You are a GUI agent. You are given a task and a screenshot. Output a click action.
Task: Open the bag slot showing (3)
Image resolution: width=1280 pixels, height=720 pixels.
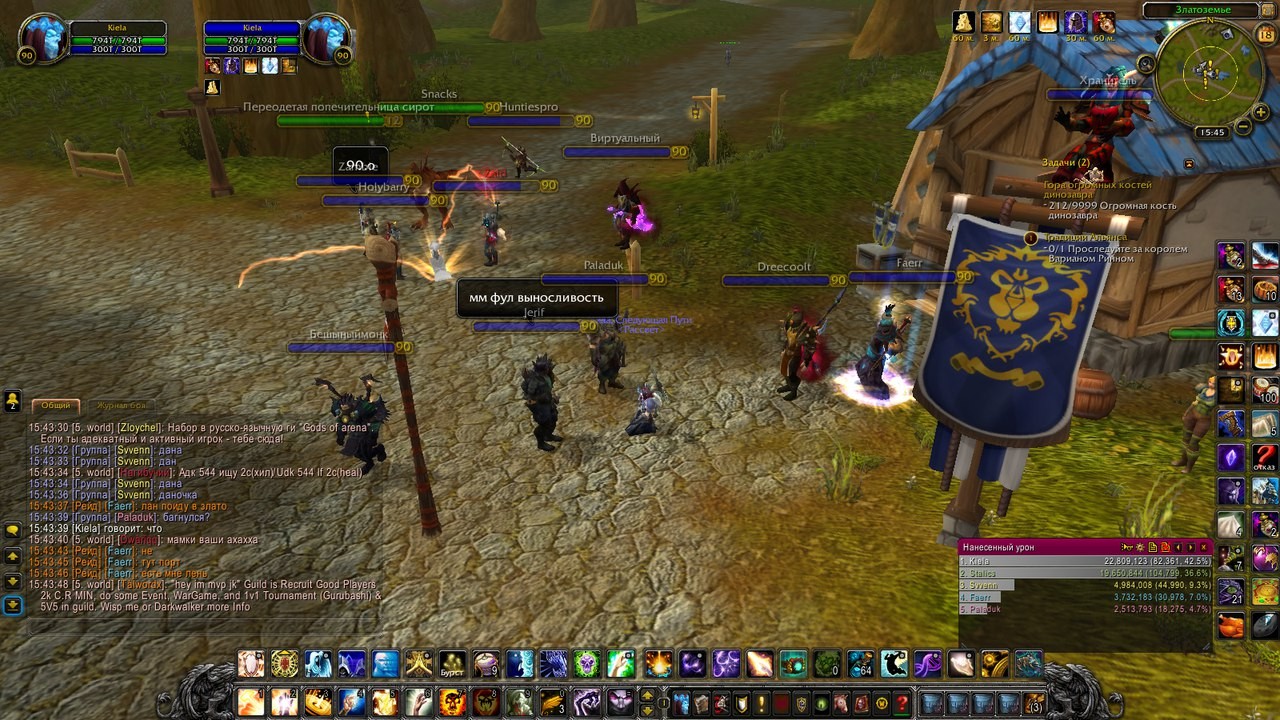[1034, 702]
